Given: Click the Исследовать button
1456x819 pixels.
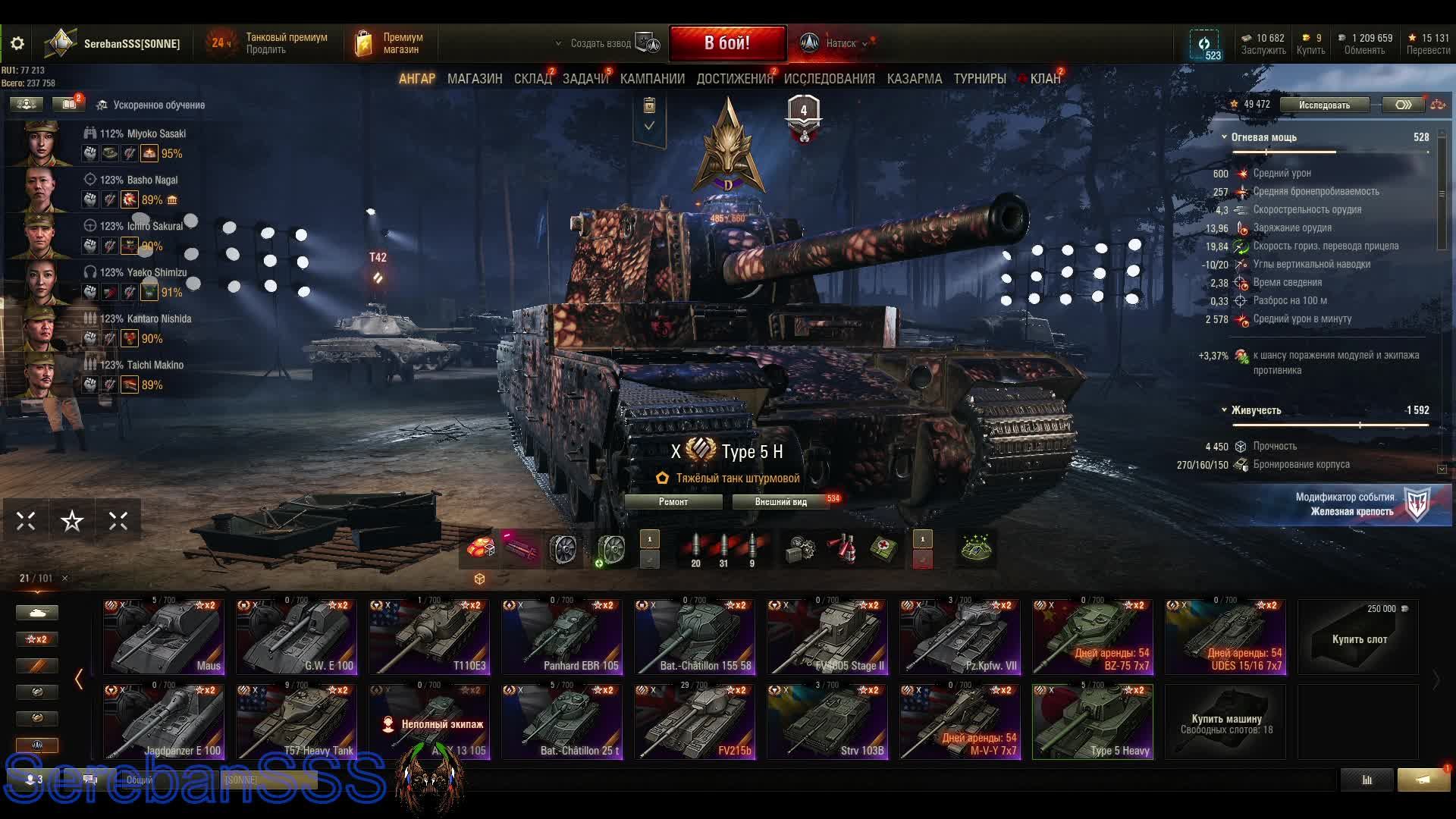Looking at the screenshot, I should [x=1324, y=105].
